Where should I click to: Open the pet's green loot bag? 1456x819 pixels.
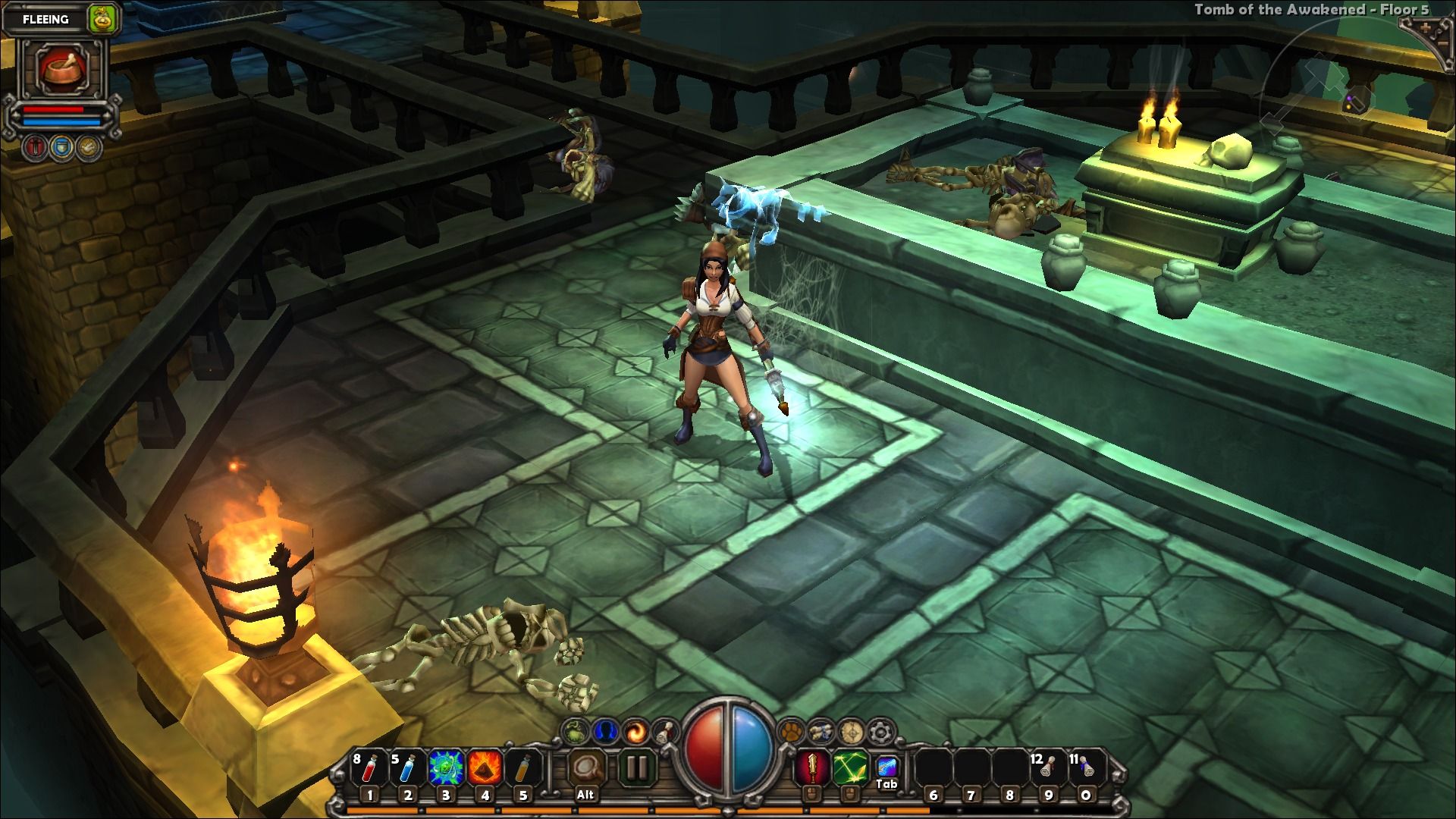(101, 19)
